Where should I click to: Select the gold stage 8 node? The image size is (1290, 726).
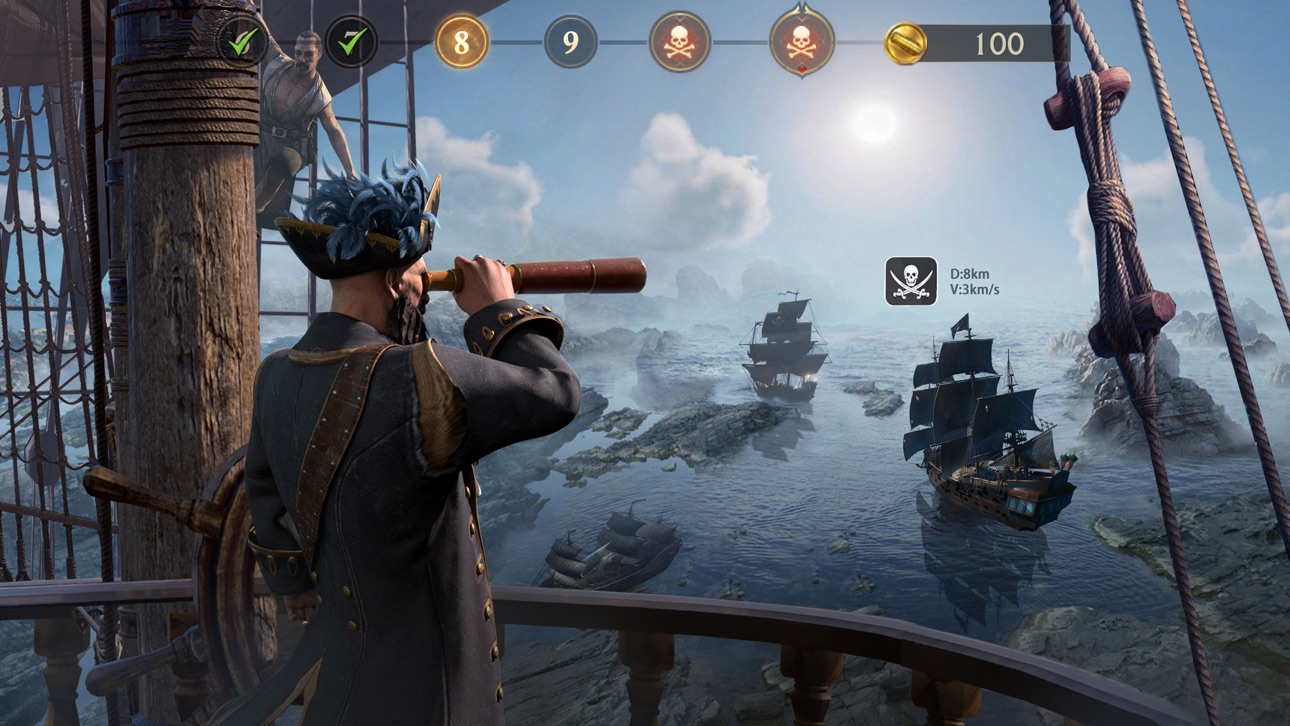coord(461,43)
